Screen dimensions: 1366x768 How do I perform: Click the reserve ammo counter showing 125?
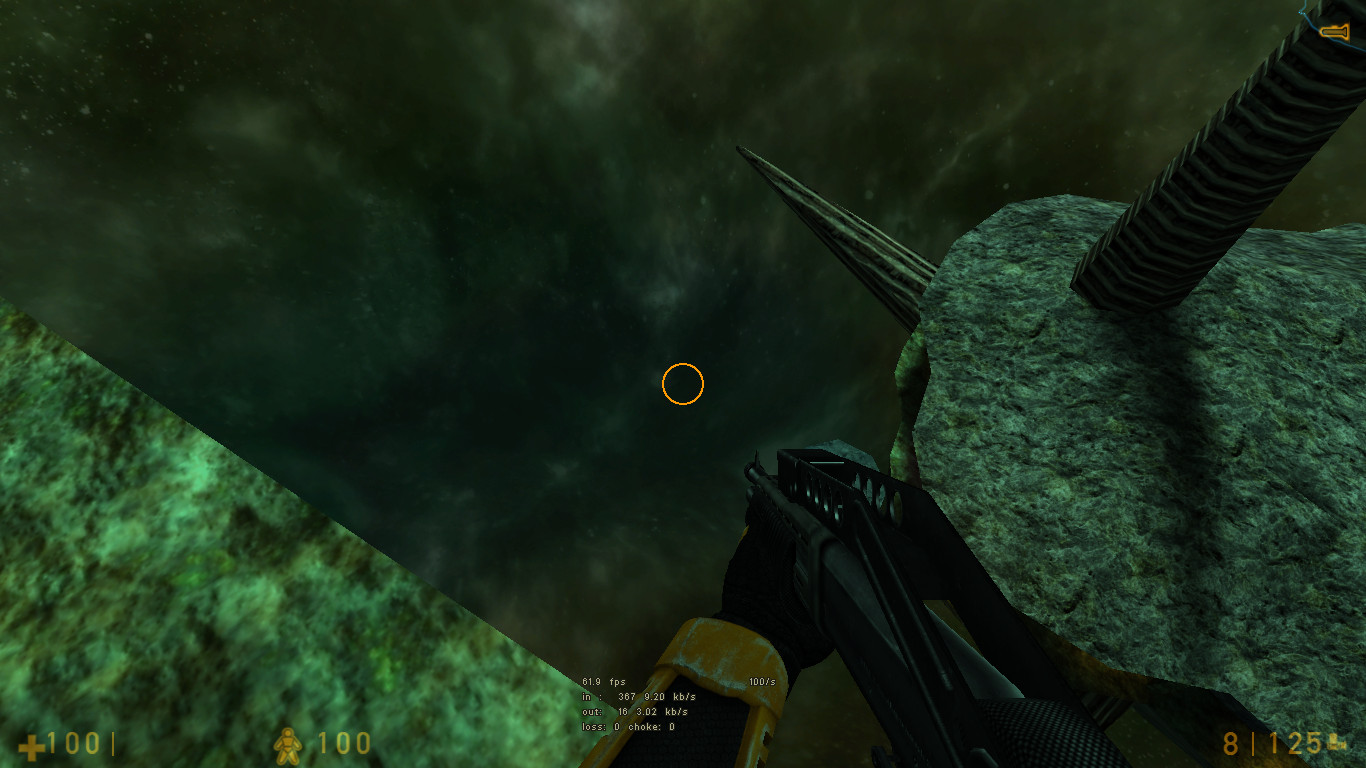coord(1297,742)
